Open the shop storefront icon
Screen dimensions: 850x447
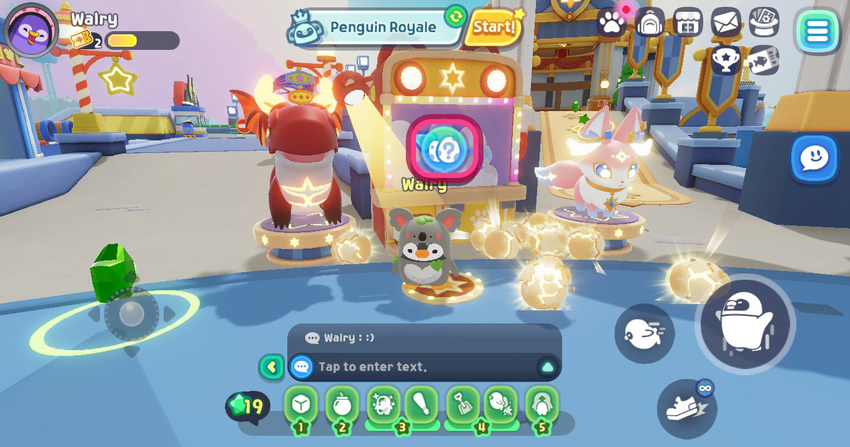[x=688, y=21]
